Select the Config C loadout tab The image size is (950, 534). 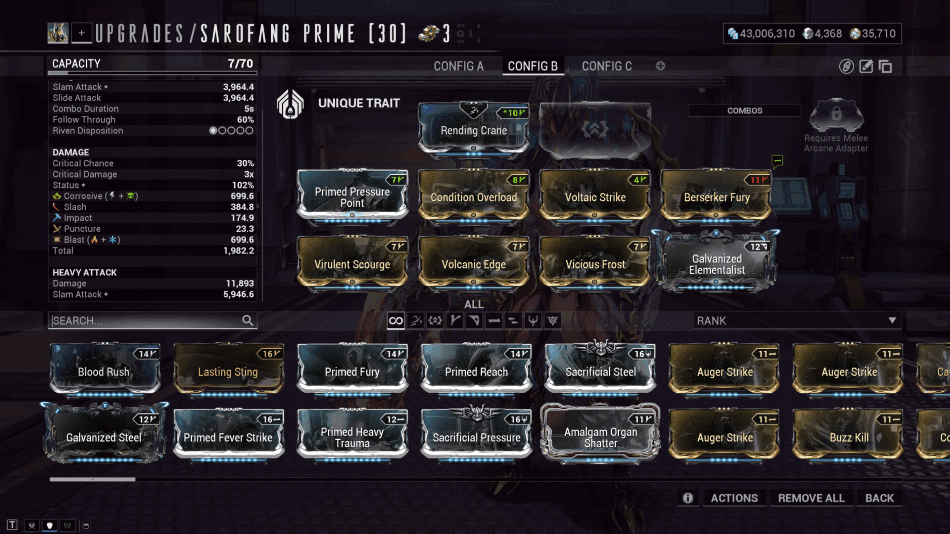pos(607,66)
